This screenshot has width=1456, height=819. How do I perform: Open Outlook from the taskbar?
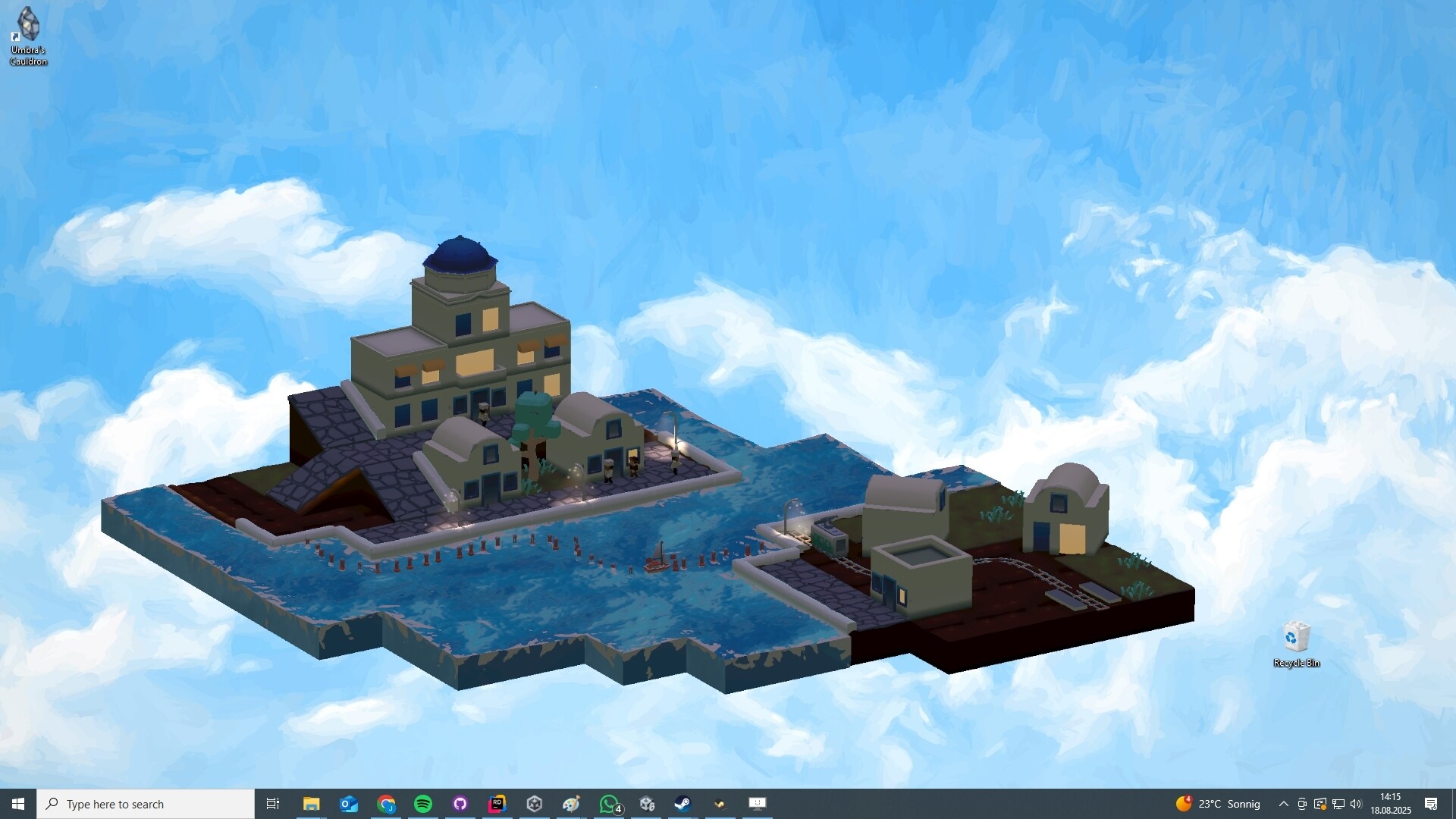348,804
